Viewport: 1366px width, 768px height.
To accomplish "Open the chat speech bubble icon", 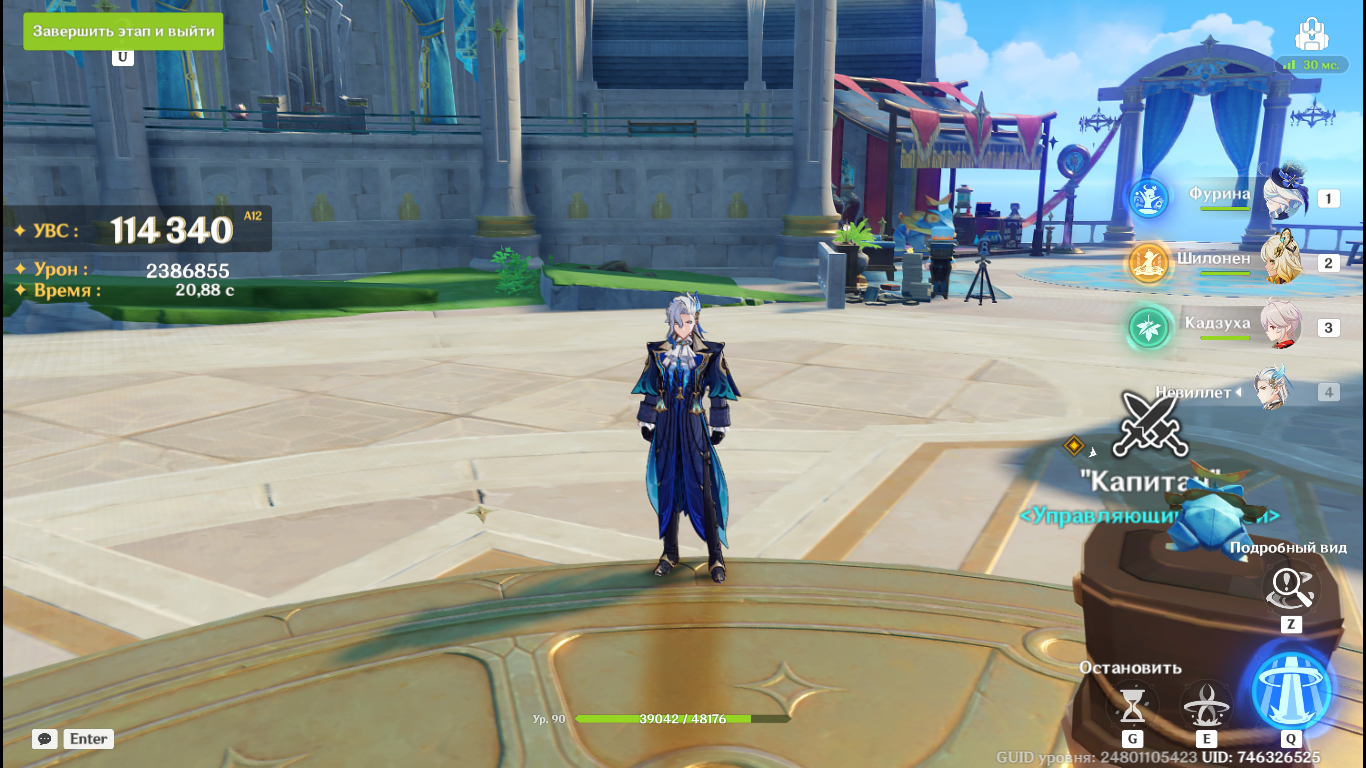I will click(x=44, y=739).
